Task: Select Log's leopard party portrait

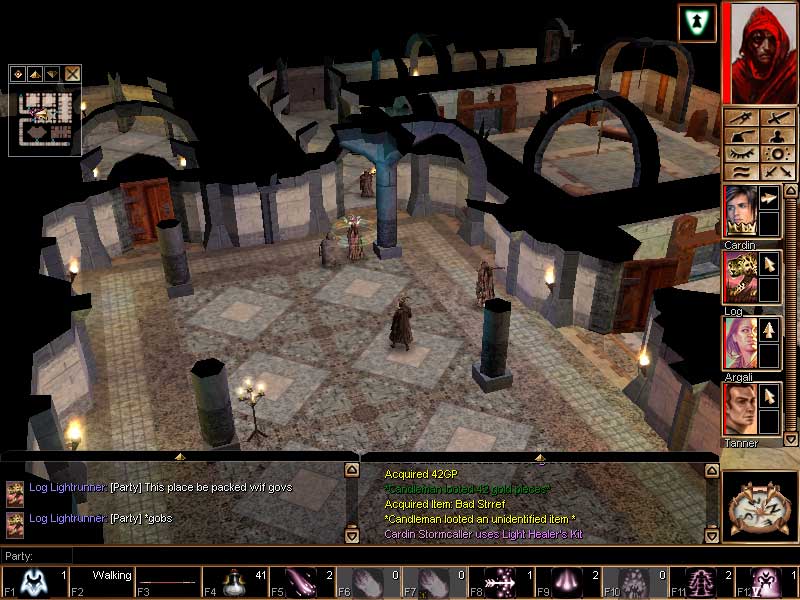Action: tap(739, 276)
